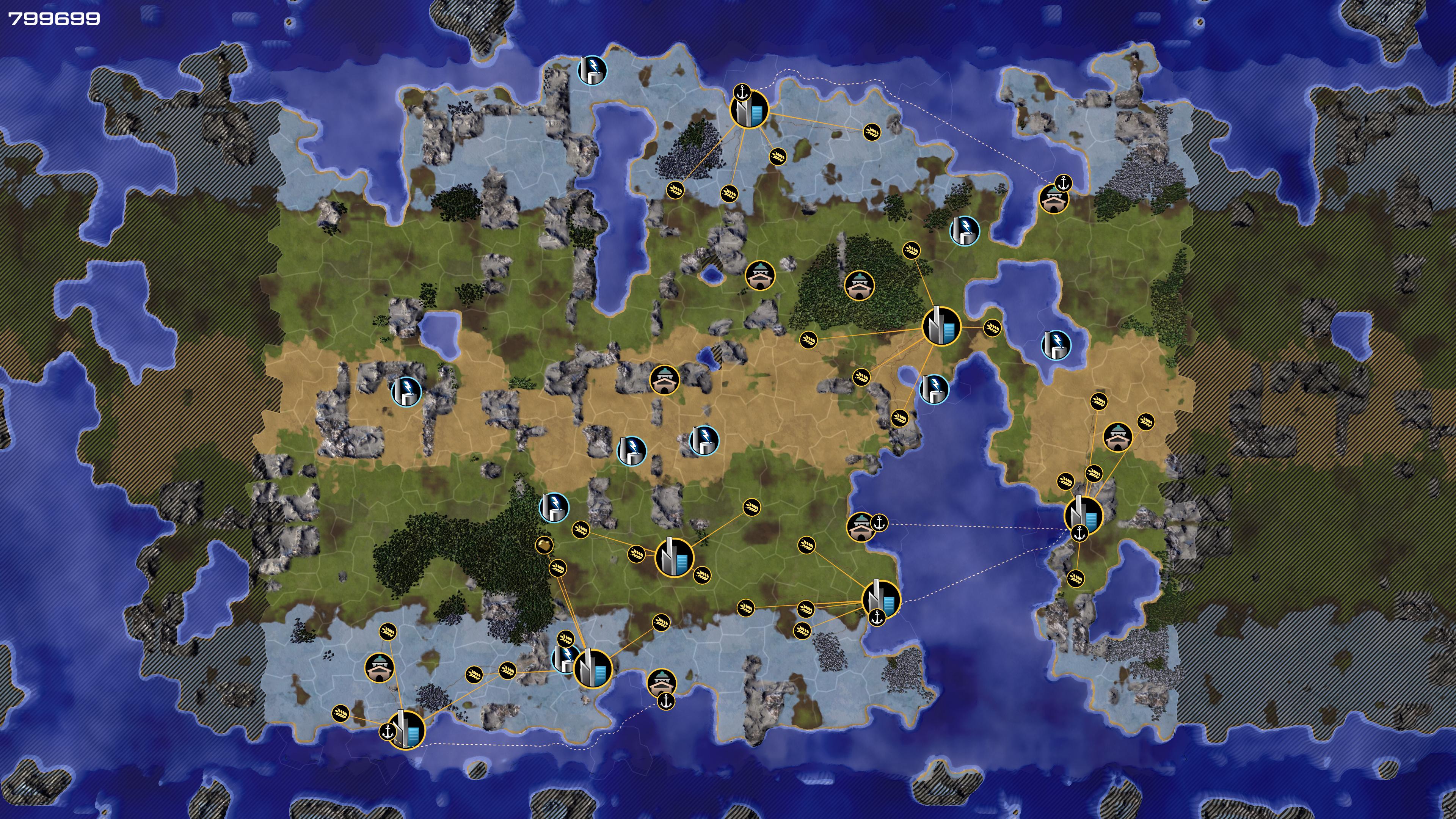
Task: Select the power plant marker on the lake
Action: pos(1056,344)
